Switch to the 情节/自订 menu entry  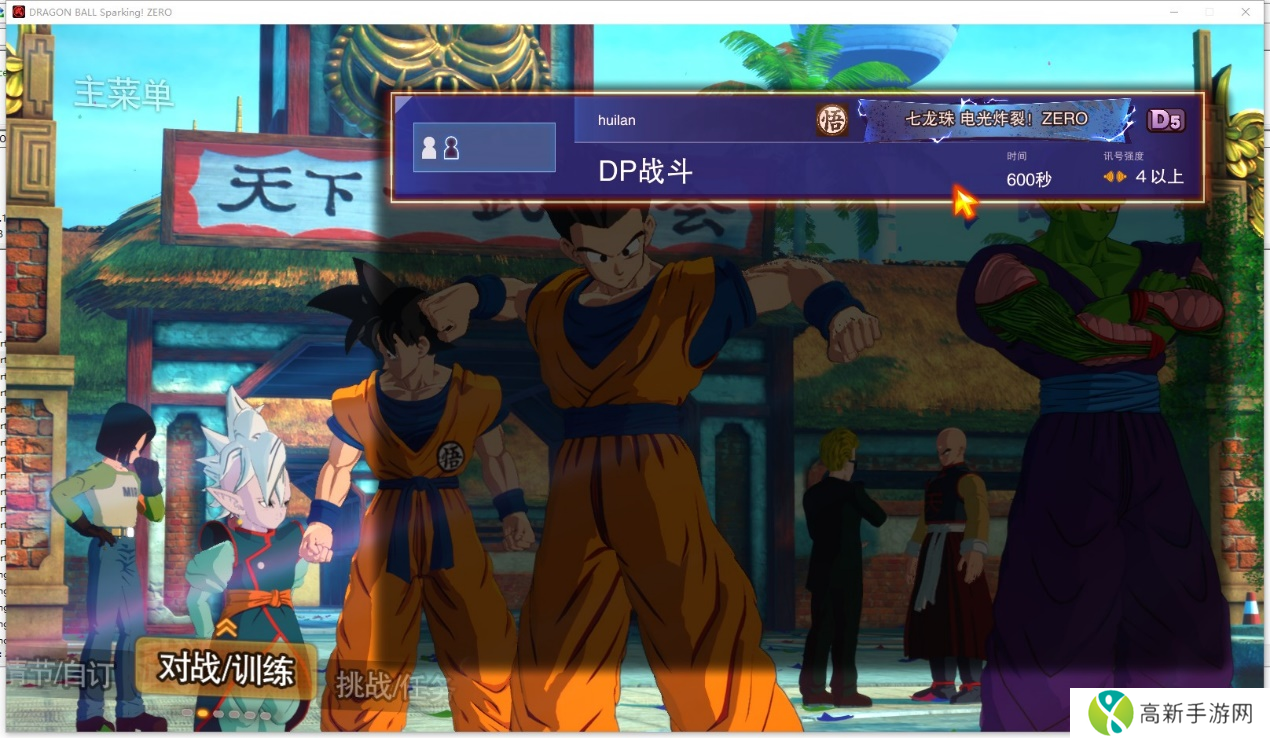[x=58, y=674]
